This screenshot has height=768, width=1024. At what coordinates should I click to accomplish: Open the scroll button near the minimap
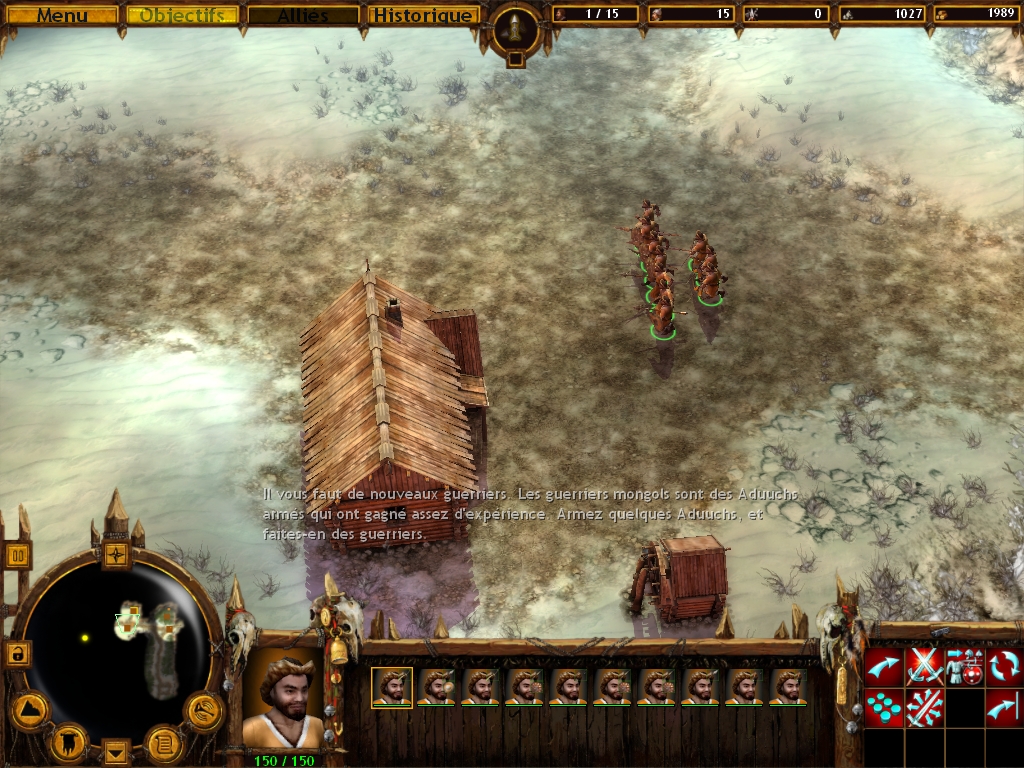point(164,743)
